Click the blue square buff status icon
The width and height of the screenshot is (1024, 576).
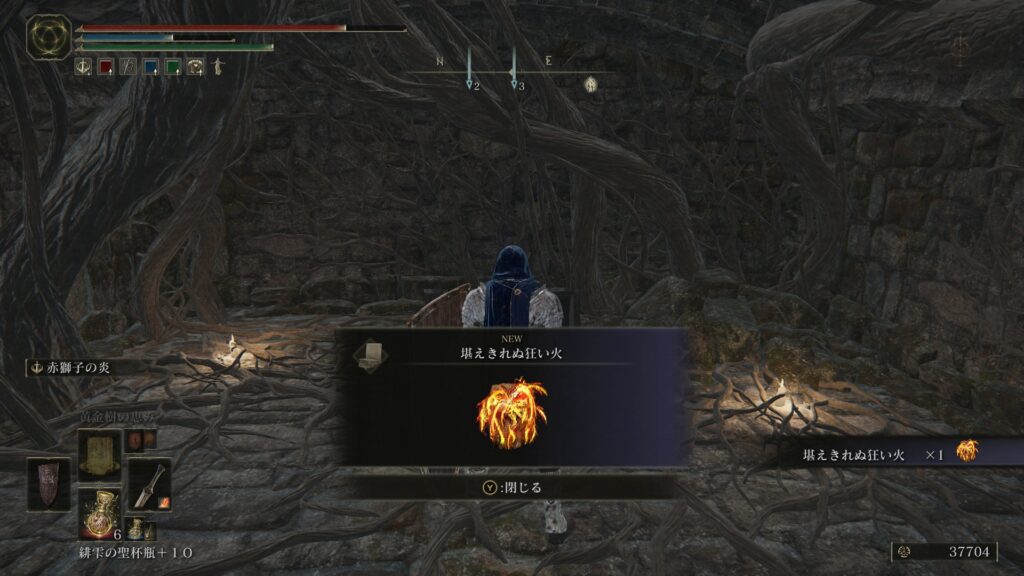(151, 67)
